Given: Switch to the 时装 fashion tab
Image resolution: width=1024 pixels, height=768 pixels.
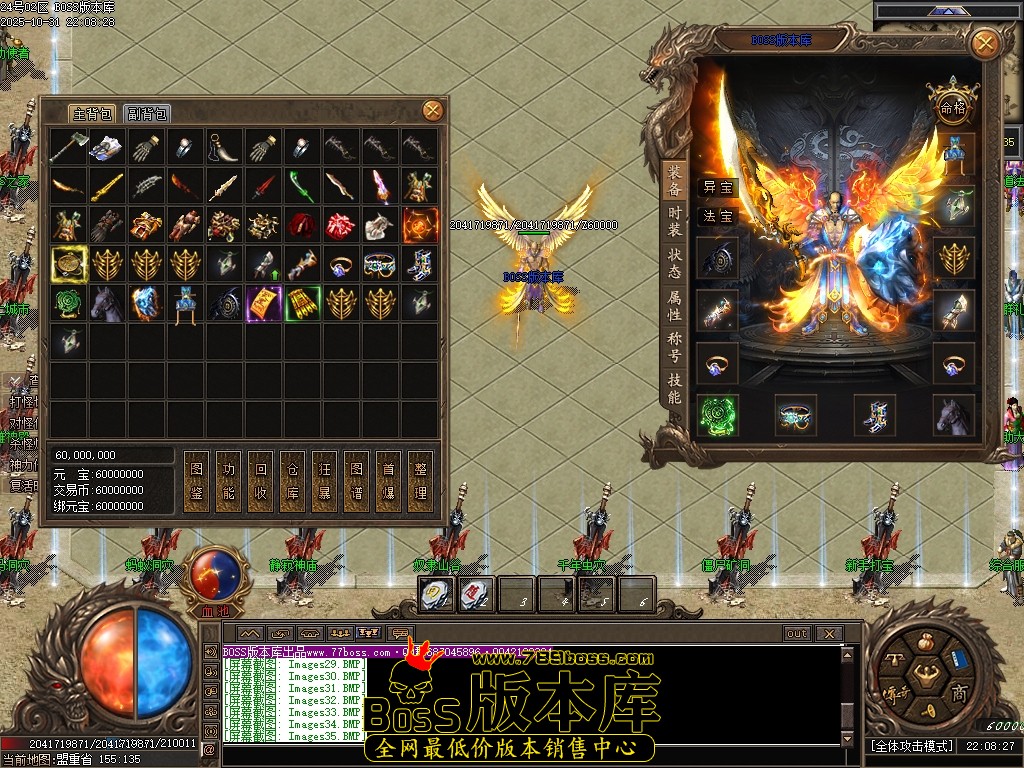Looking at the screenshot, I should (x=674, y=221).
